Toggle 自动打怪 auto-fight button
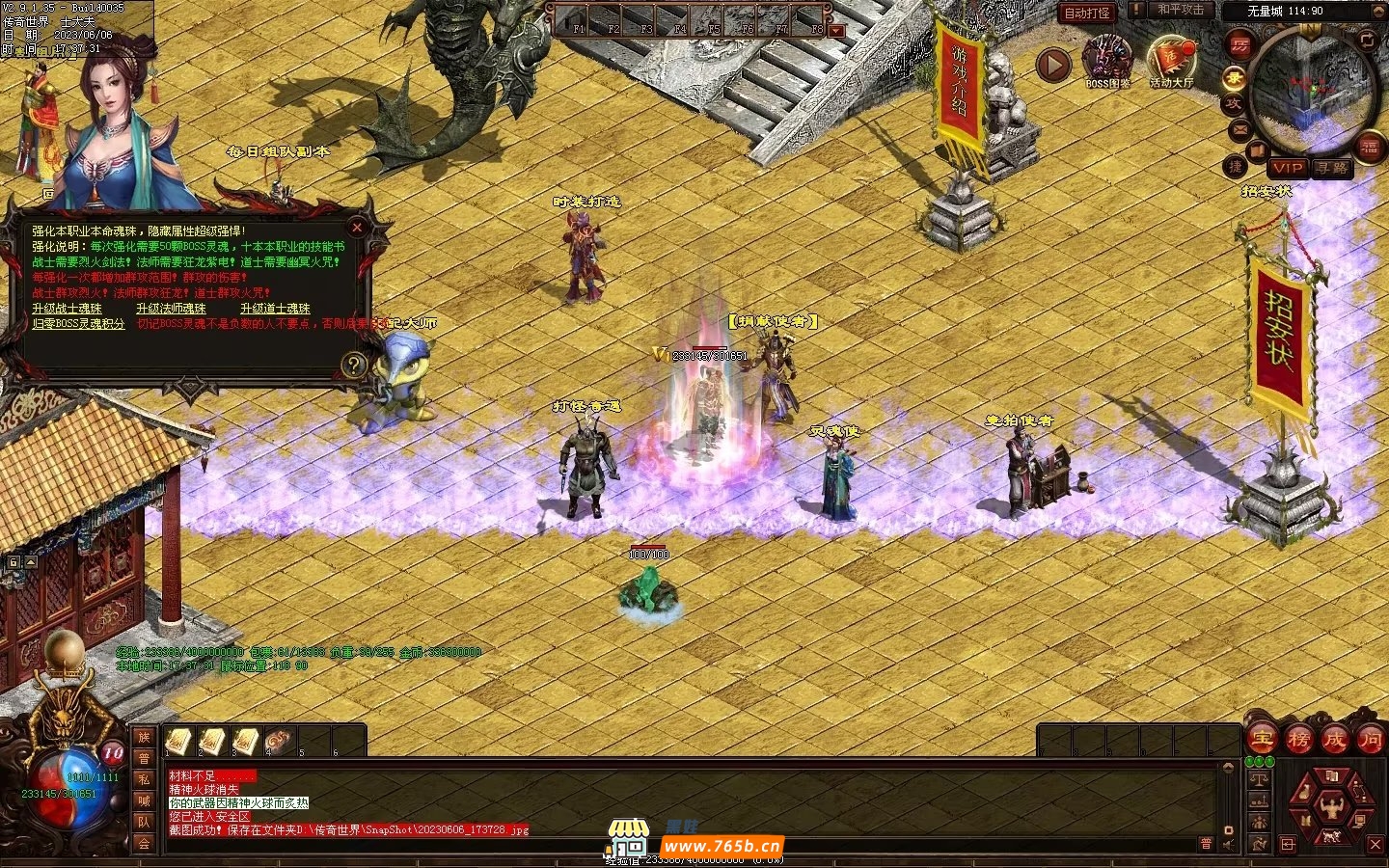Image resolution: width=1389 pixels, height=868 pixels. 1087,13
